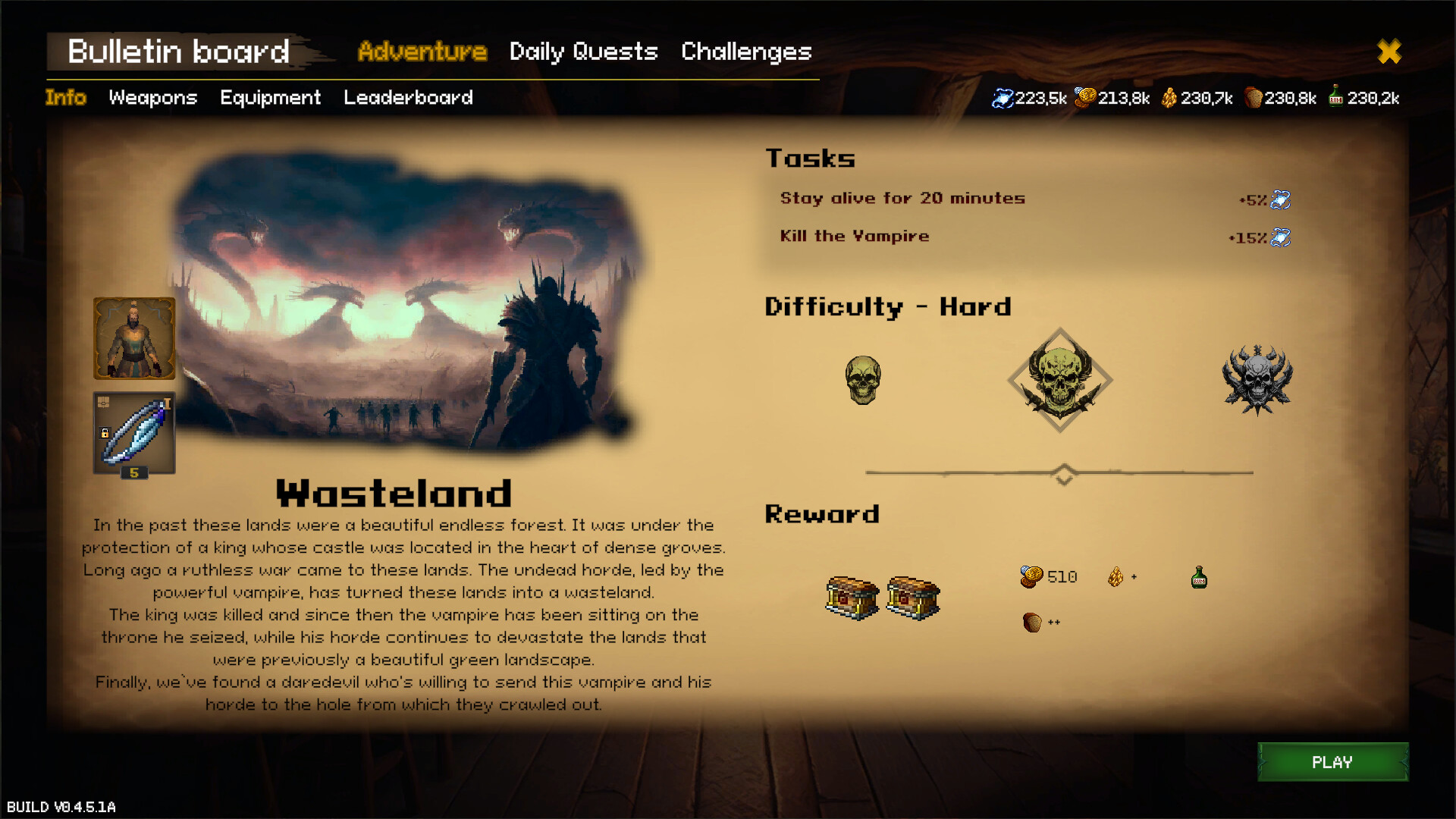Click the gold coins currency icon showing 213,8k
Screen dimensions: 1456x819
(1087, 97)
